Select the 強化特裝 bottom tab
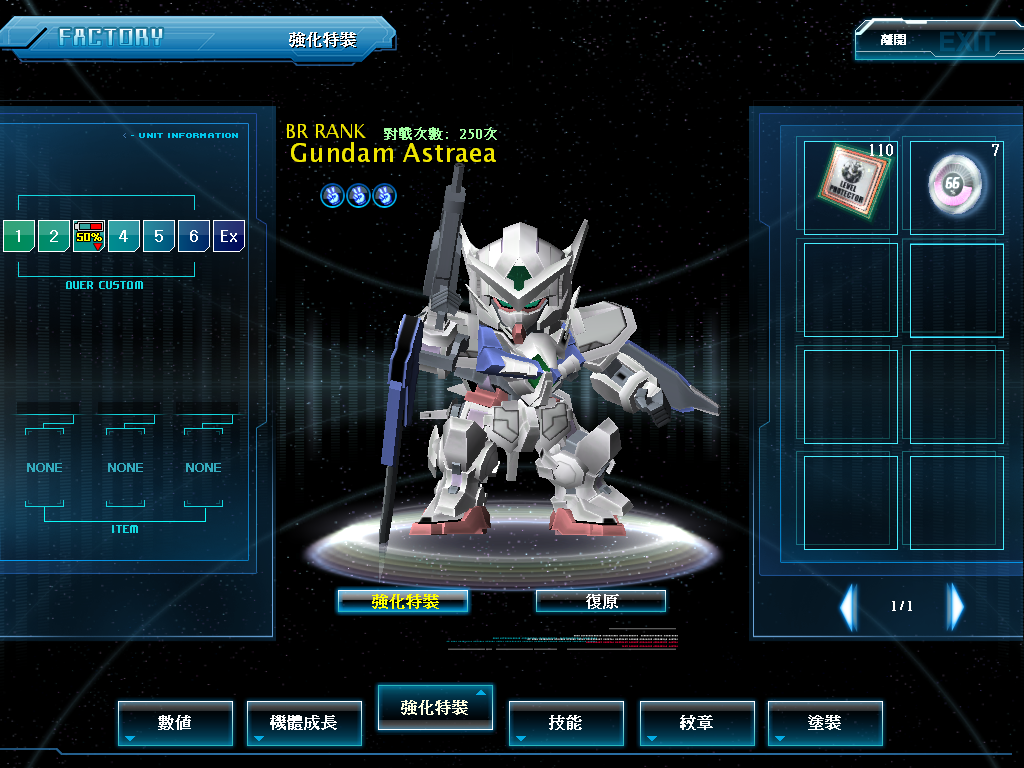Viewport: 1024px width, 768px height. click(x=434, y=707)
